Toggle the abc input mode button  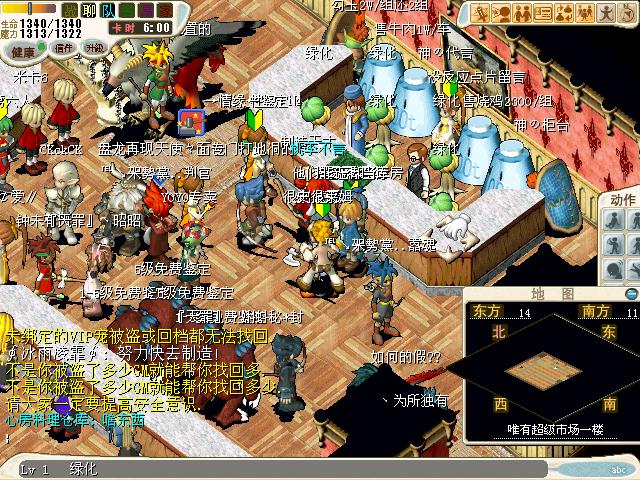coord(620,469)
